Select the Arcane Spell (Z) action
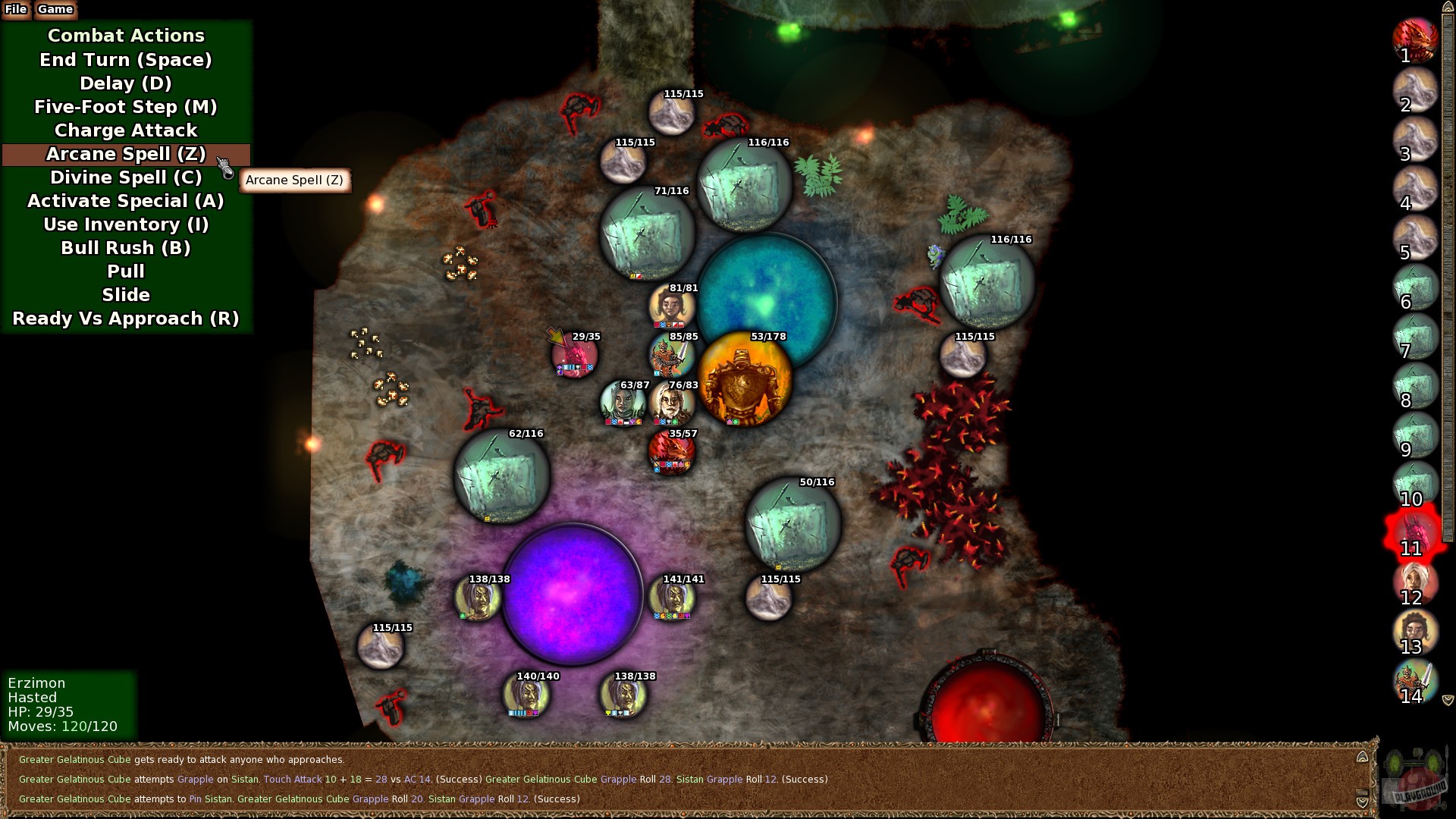The image size is (1456, 819). (125, 154)
